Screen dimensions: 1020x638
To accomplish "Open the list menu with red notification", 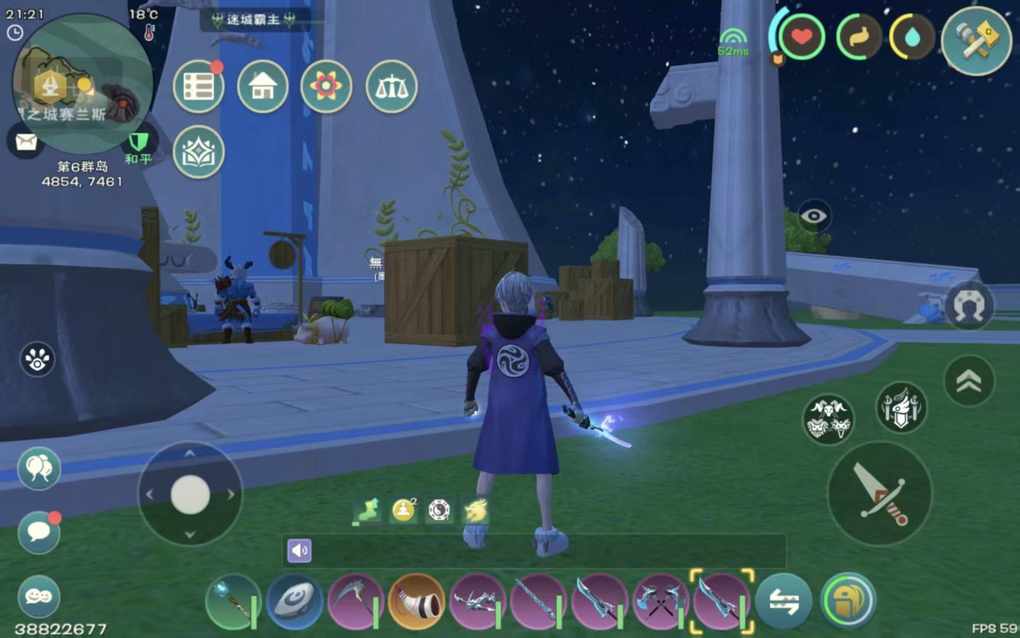I will point(198,87).
